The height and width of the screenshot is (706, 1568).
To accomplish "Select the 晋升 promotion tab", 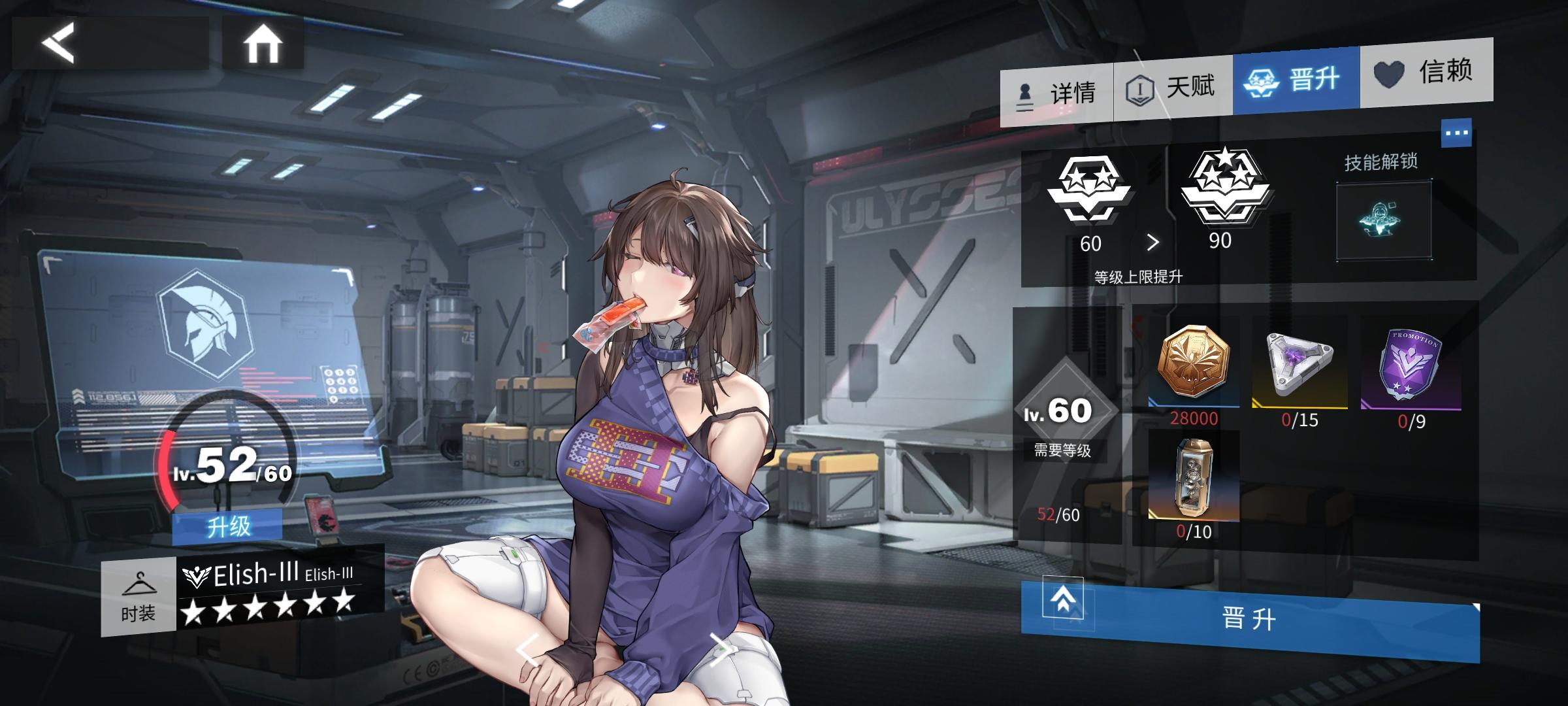I will (1296, 81).
